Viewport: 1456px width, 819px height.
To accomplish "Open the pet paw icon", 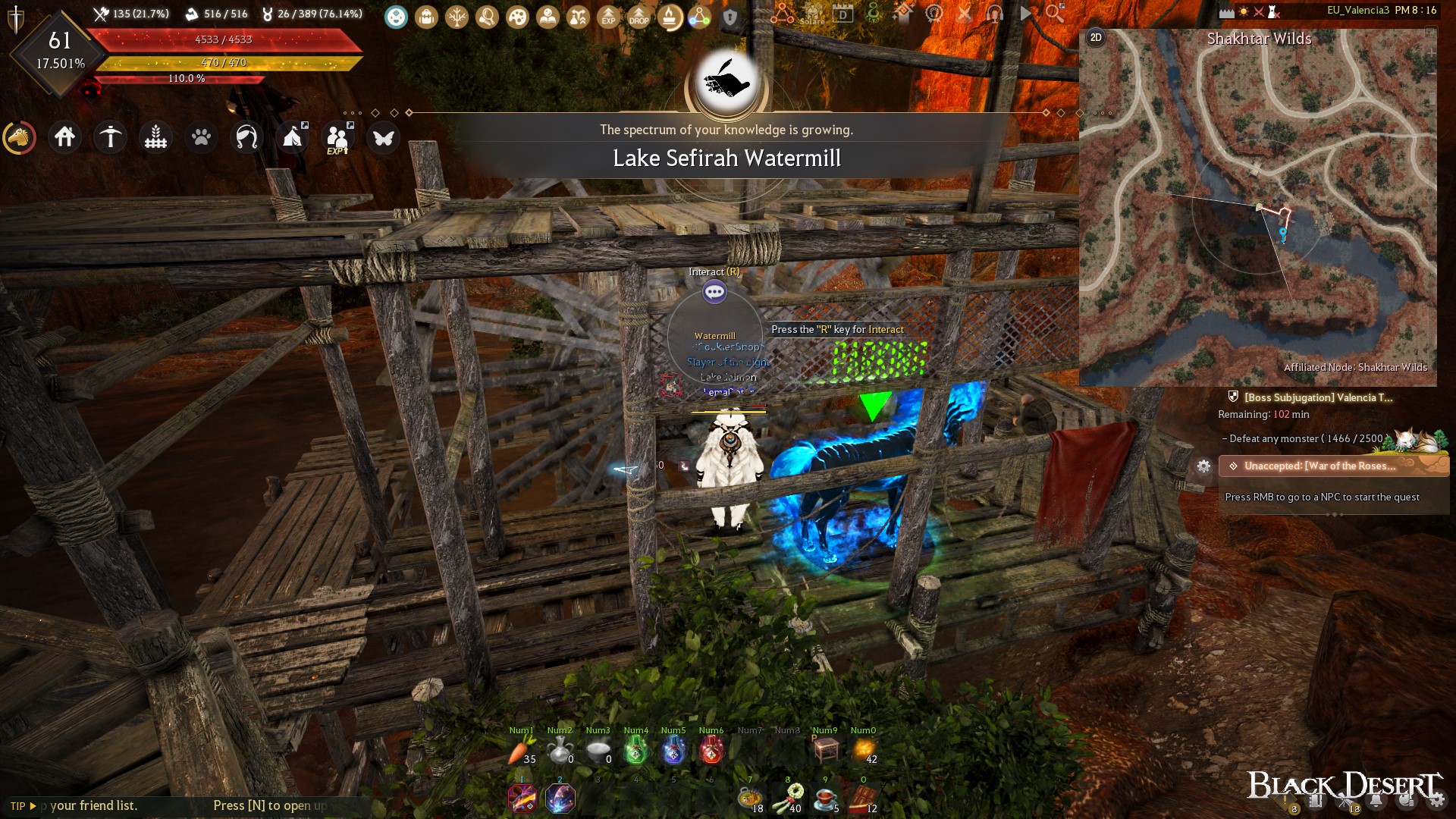I will 201,137.
